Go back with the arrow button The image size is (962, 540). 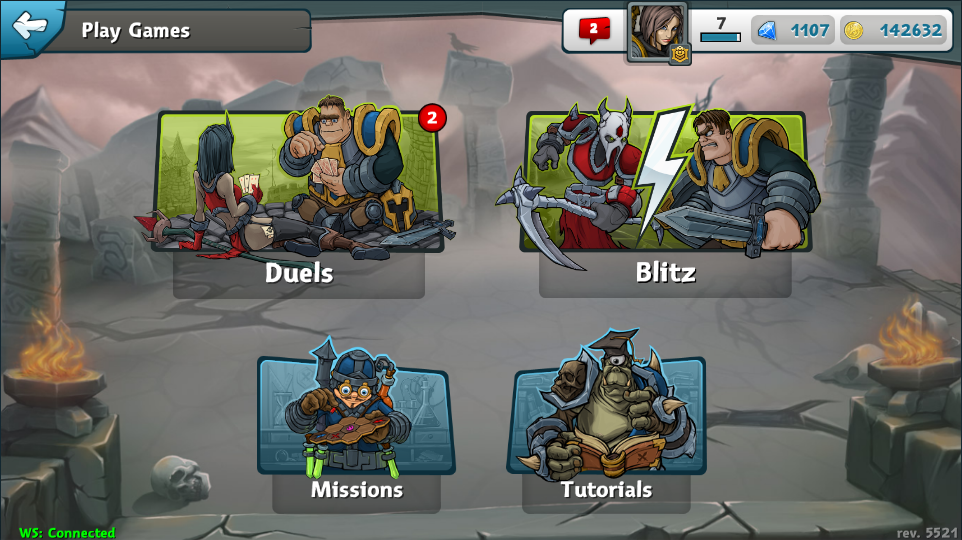click(30, 25)
